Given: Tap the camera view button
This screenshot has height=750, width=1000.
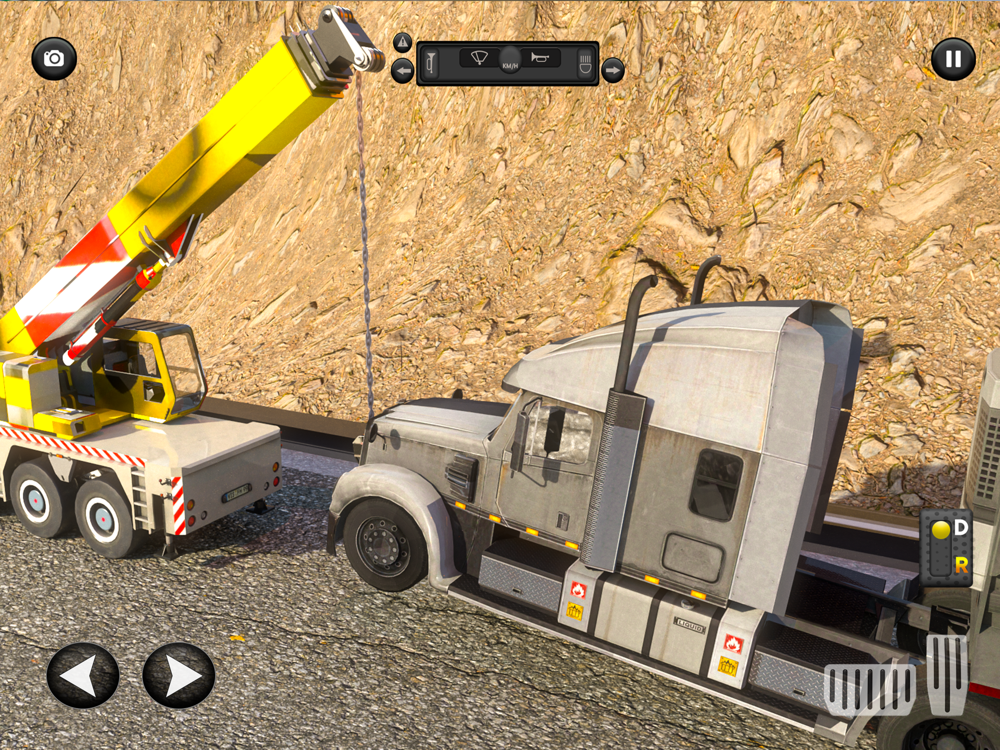Looking at the screenshot, I should click(x=54, y=59).
